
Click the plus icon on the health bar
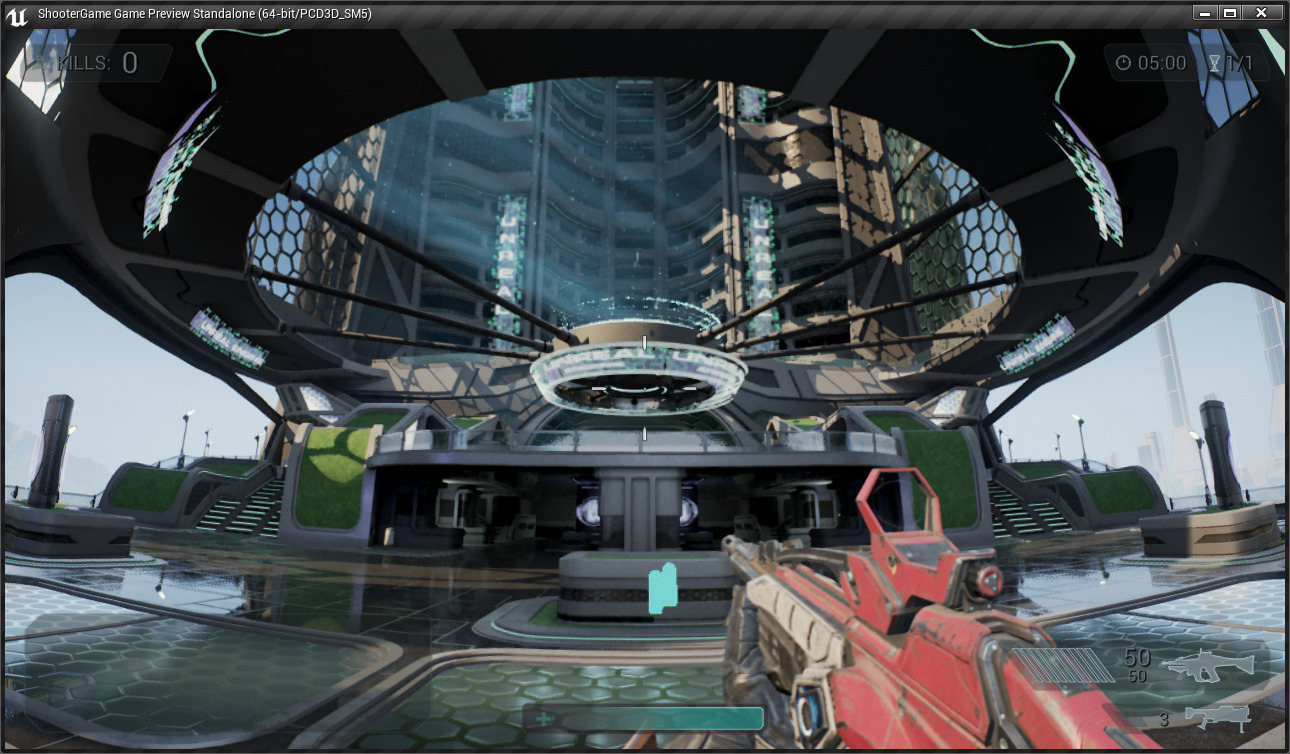coord(542,718)
